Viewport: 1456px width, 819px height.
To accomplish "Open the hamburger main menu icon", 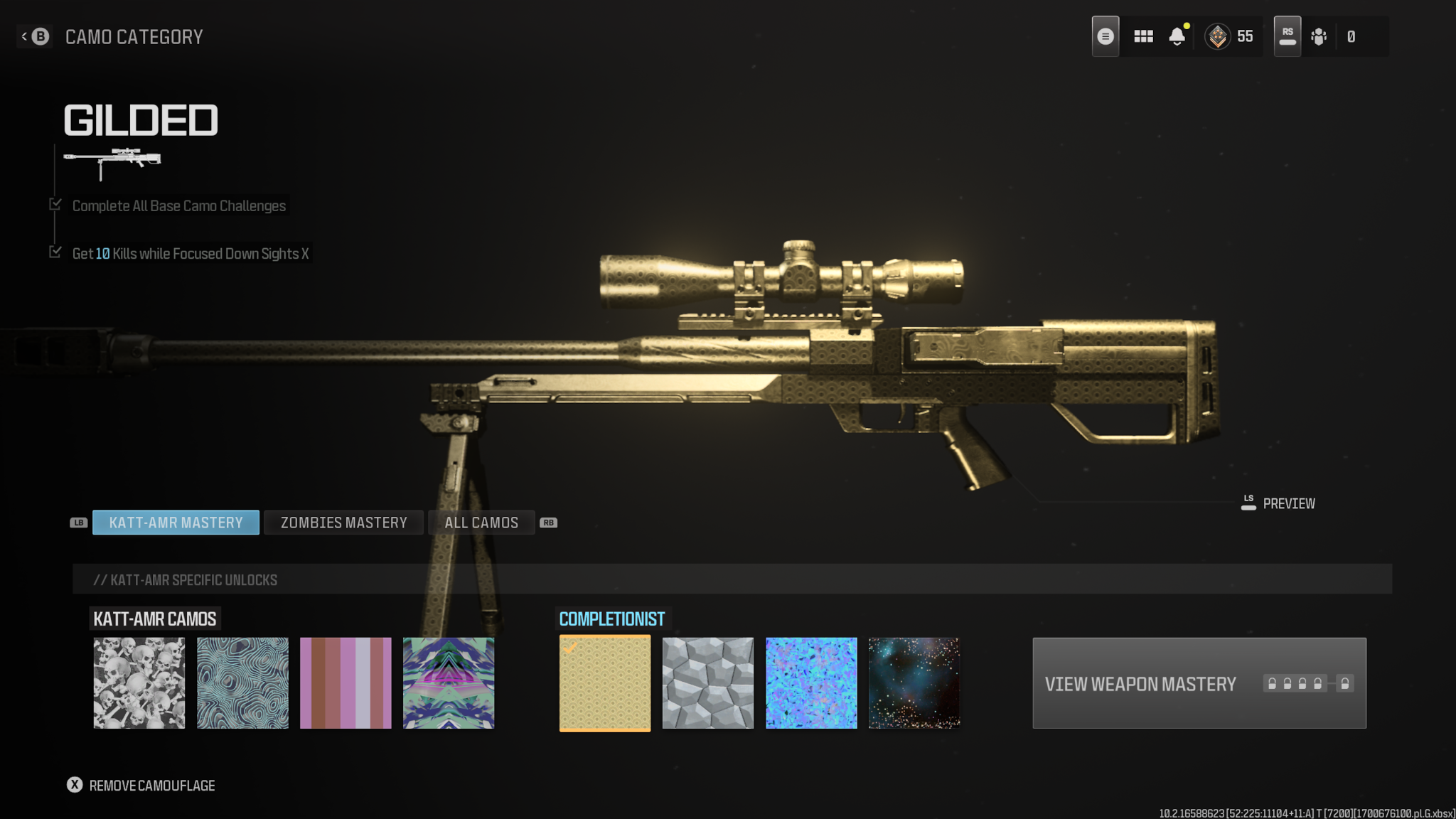I will [1106, 36].
